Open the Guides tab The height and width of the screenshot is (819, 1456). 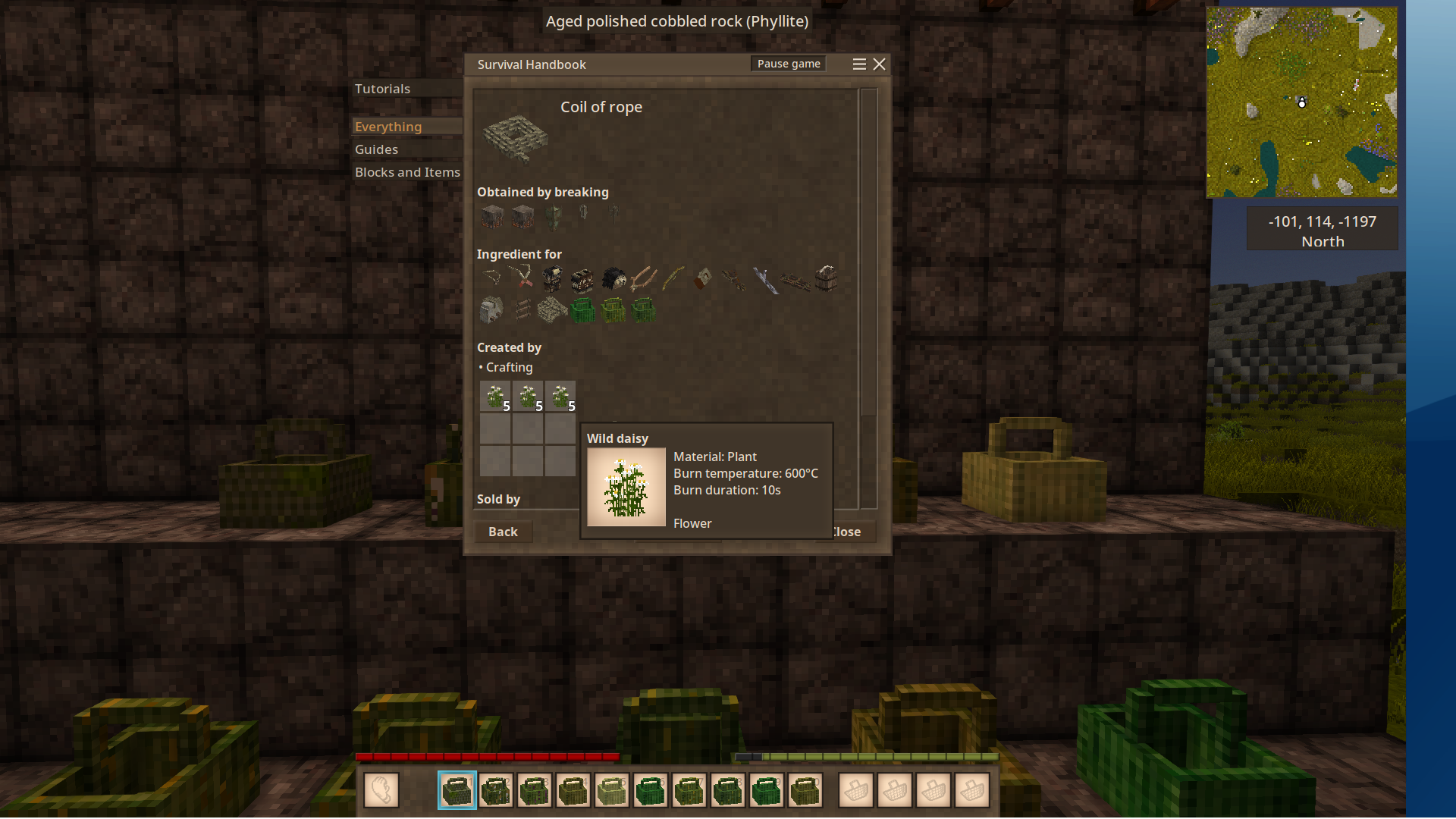point(376,149)
